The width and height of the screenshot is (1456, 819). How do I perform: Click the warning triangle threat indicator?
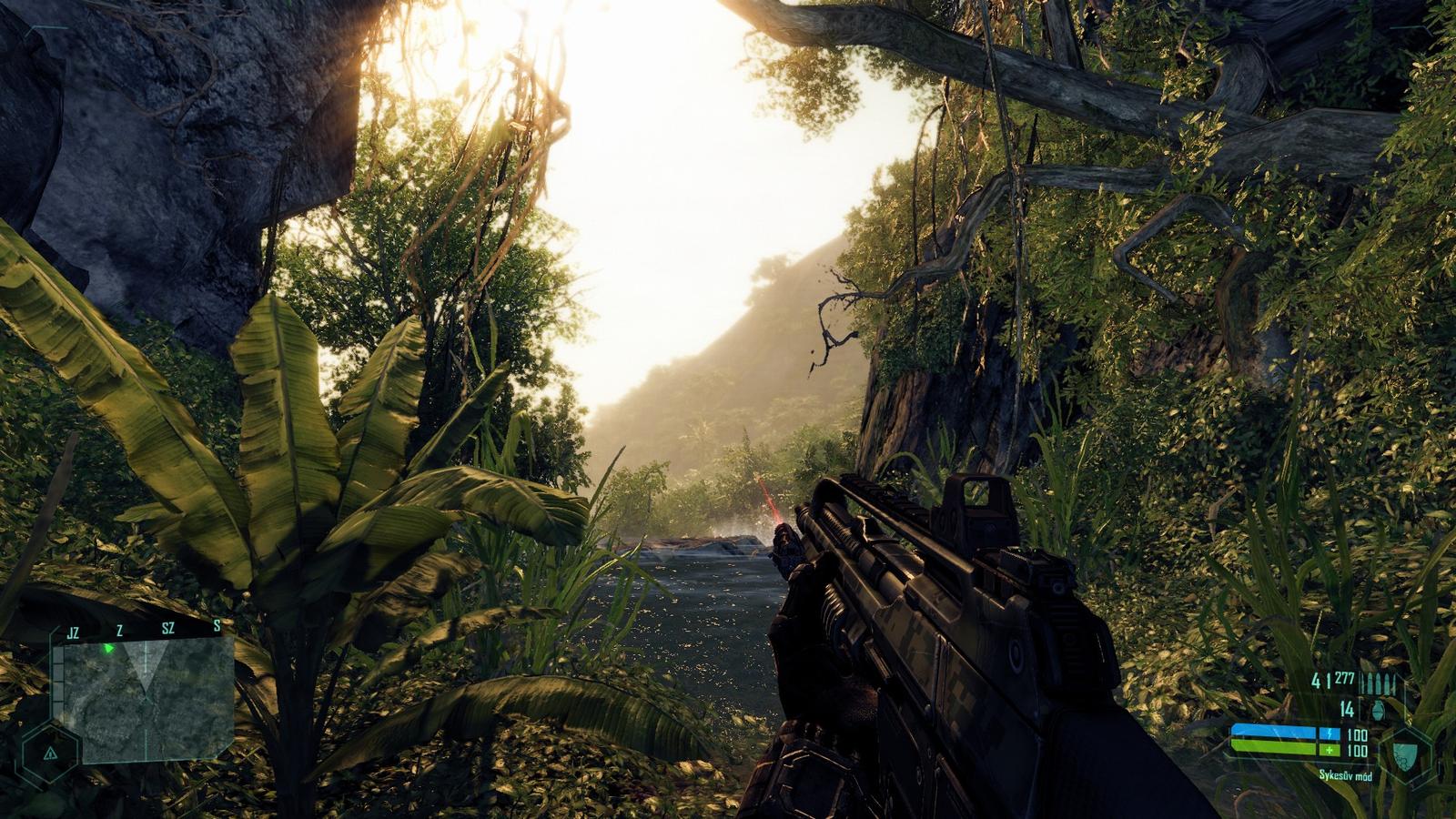tap(50, 754)
